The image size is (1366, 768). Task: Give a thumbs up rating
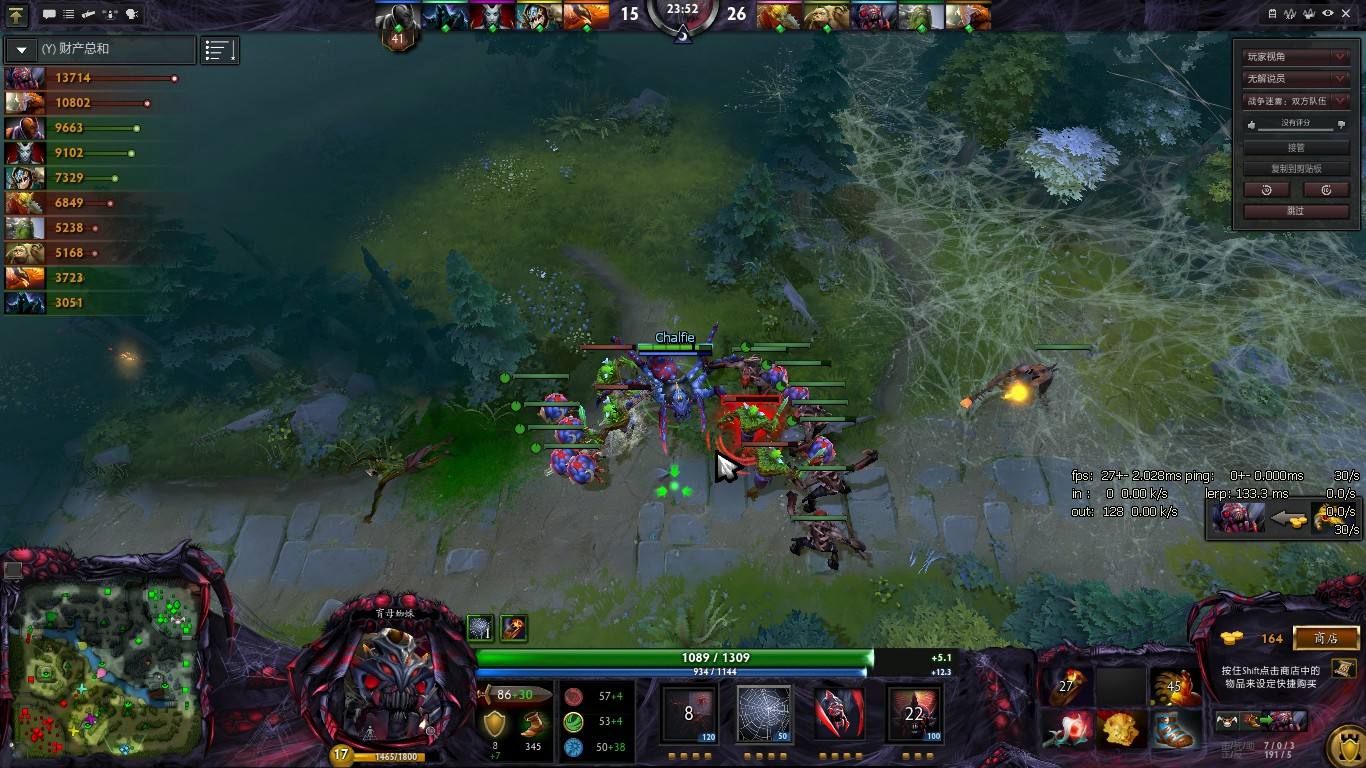(1252, 124)
